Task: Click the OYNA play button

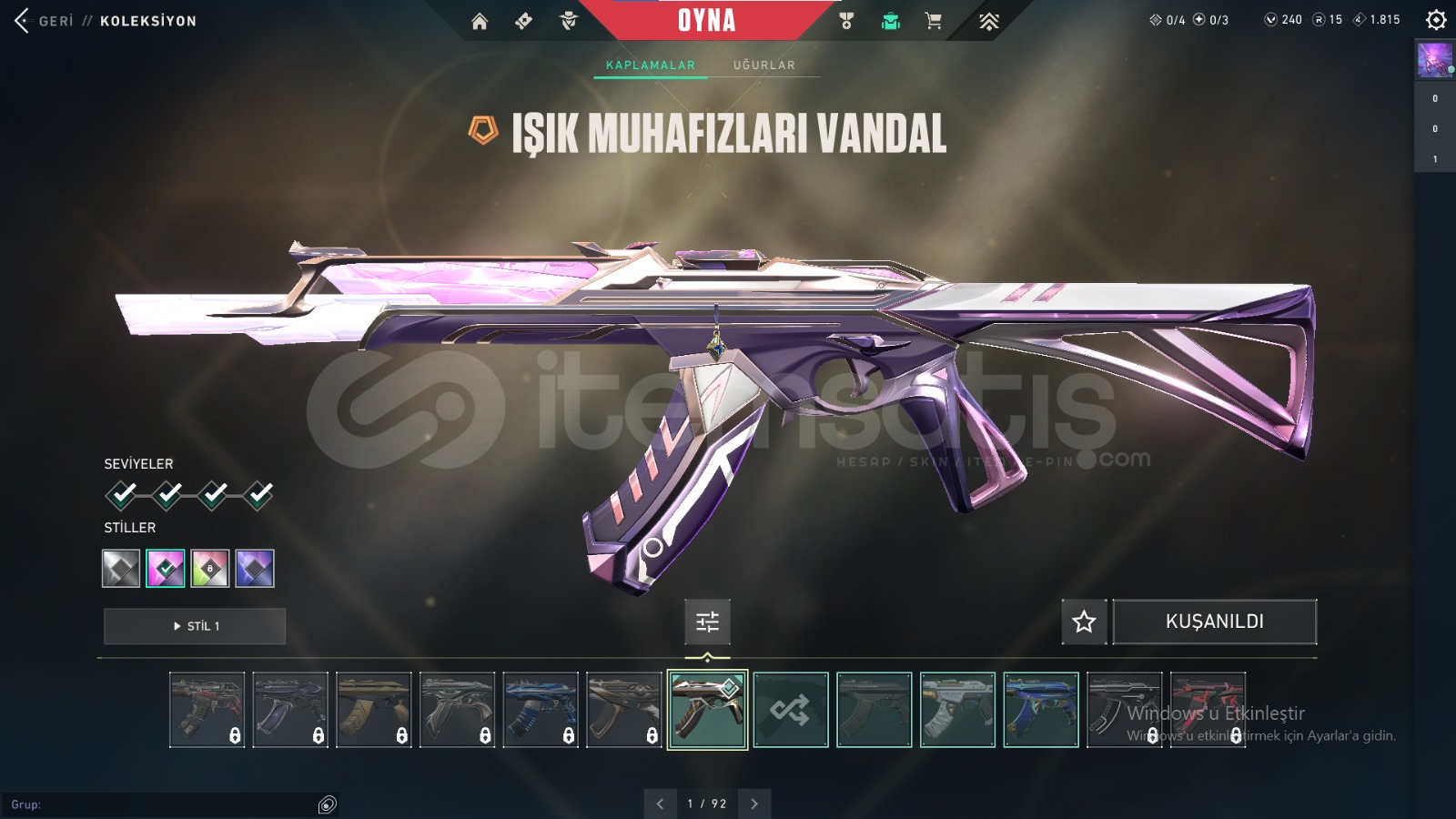Action: click(706, 20)
